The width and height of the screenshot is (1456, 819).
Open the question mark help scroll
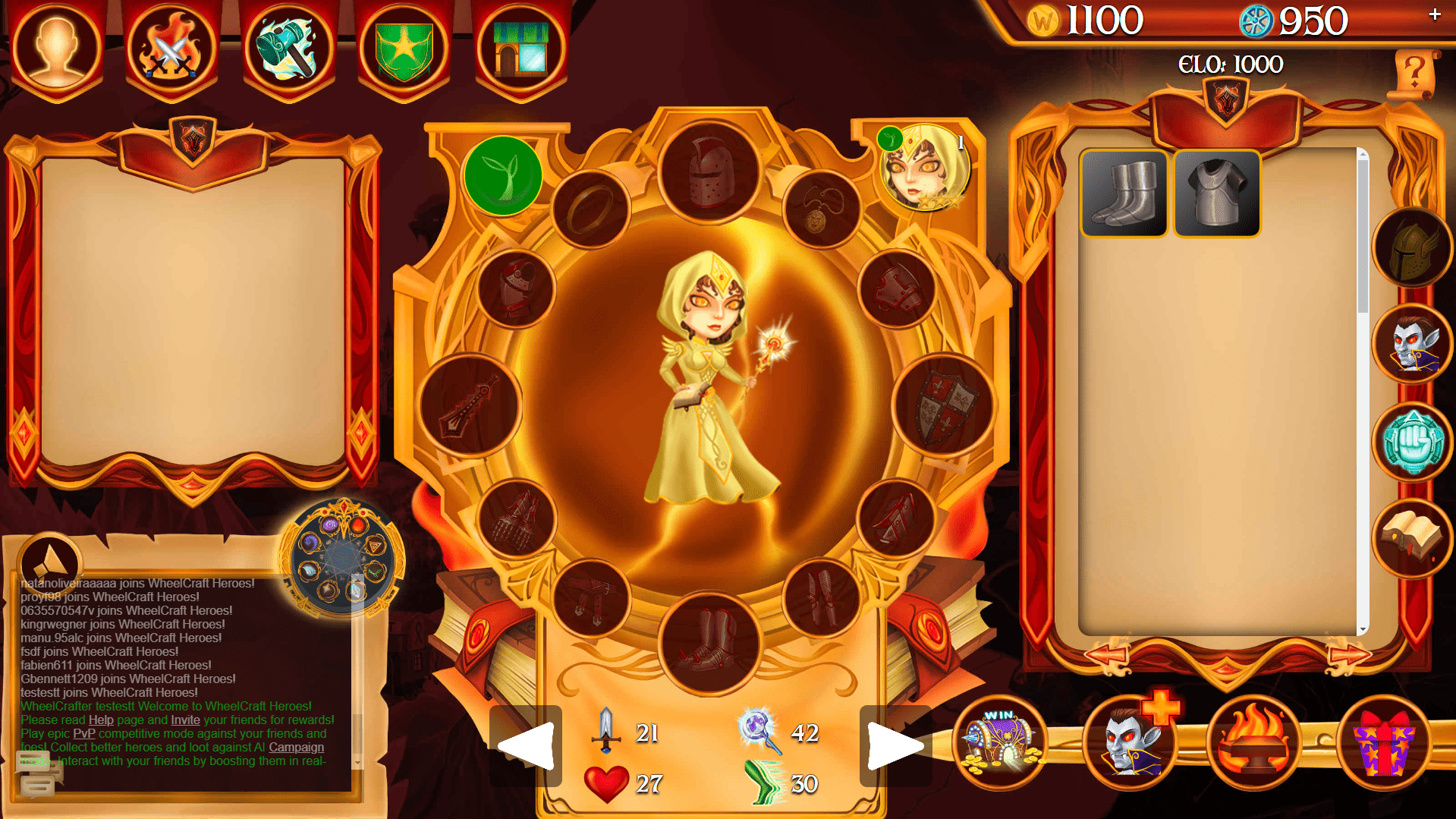coord(1414,74)
